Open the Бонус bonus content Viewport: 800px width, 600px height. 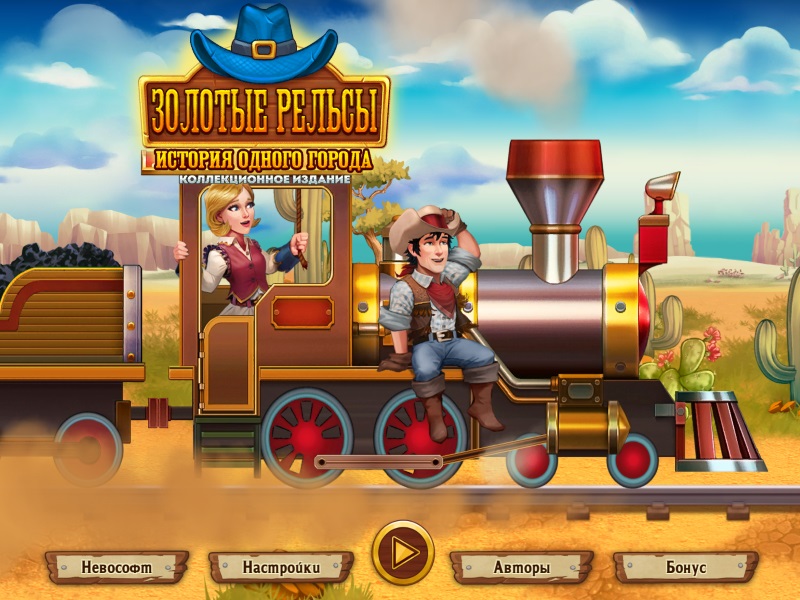coord(685,567)
